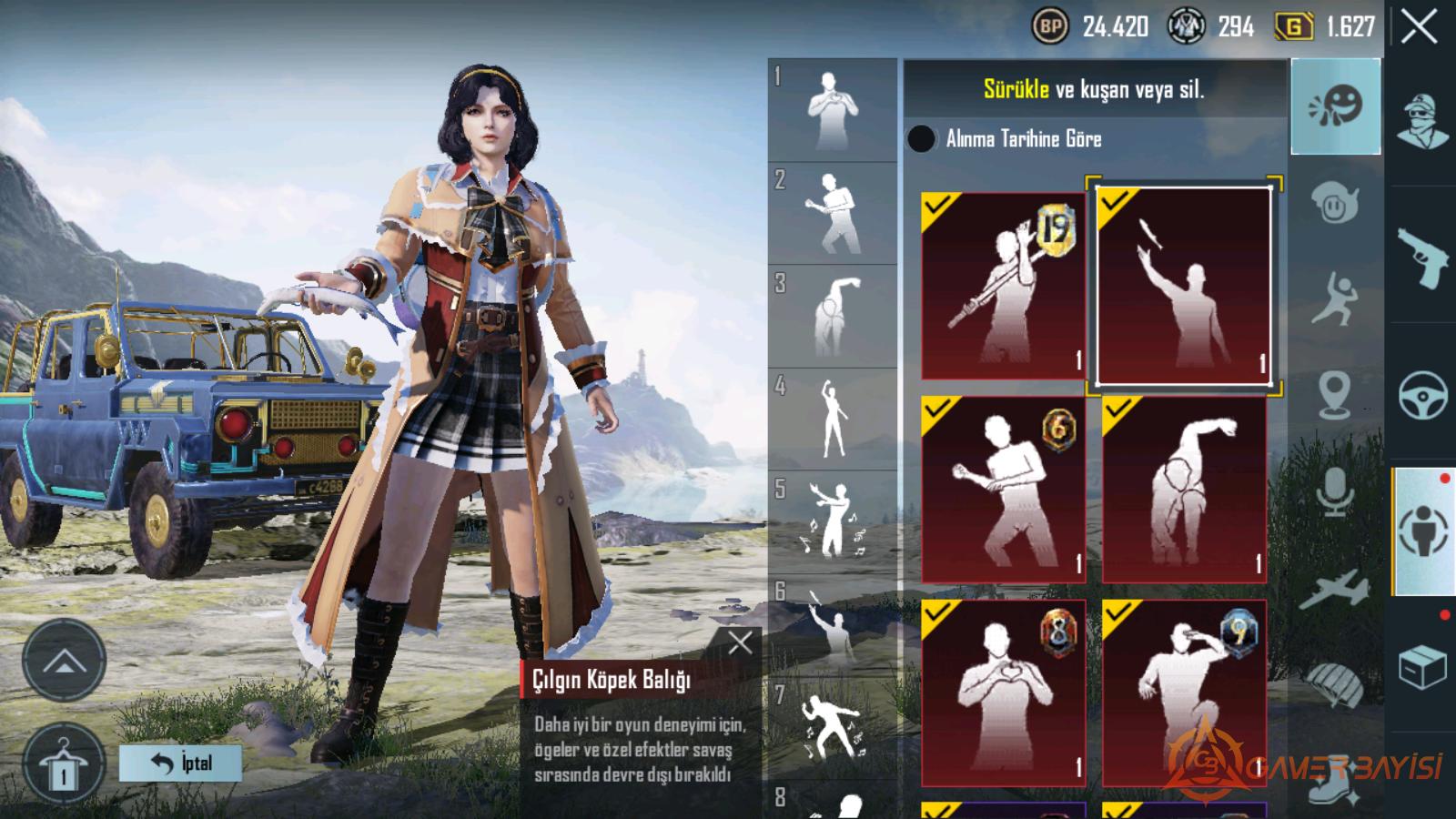Select the level 19 pan emote tile
Viewport: 1456px width, 819px height.
tap(1003, 285)
